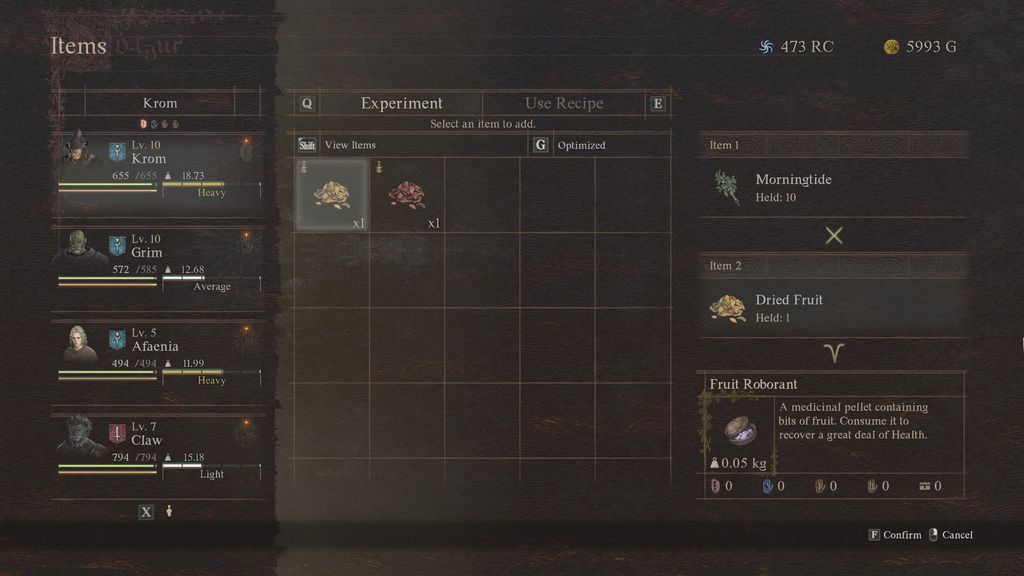Click the Morningtide Item 1 slot

834,188
